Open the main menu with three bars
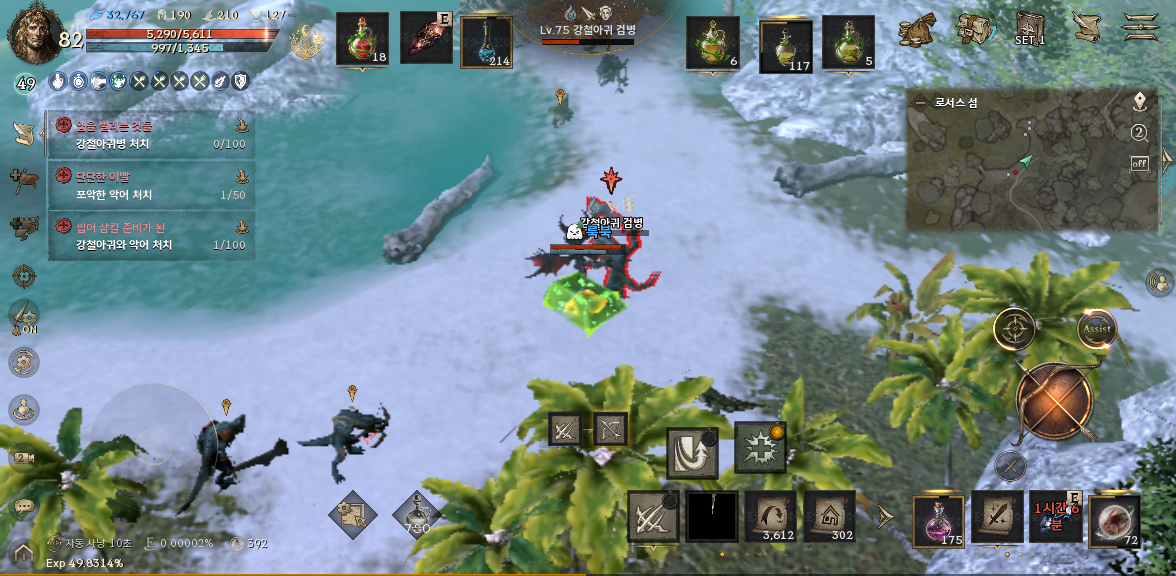This screenshot has width=1176, height=576. [1140, 27]
